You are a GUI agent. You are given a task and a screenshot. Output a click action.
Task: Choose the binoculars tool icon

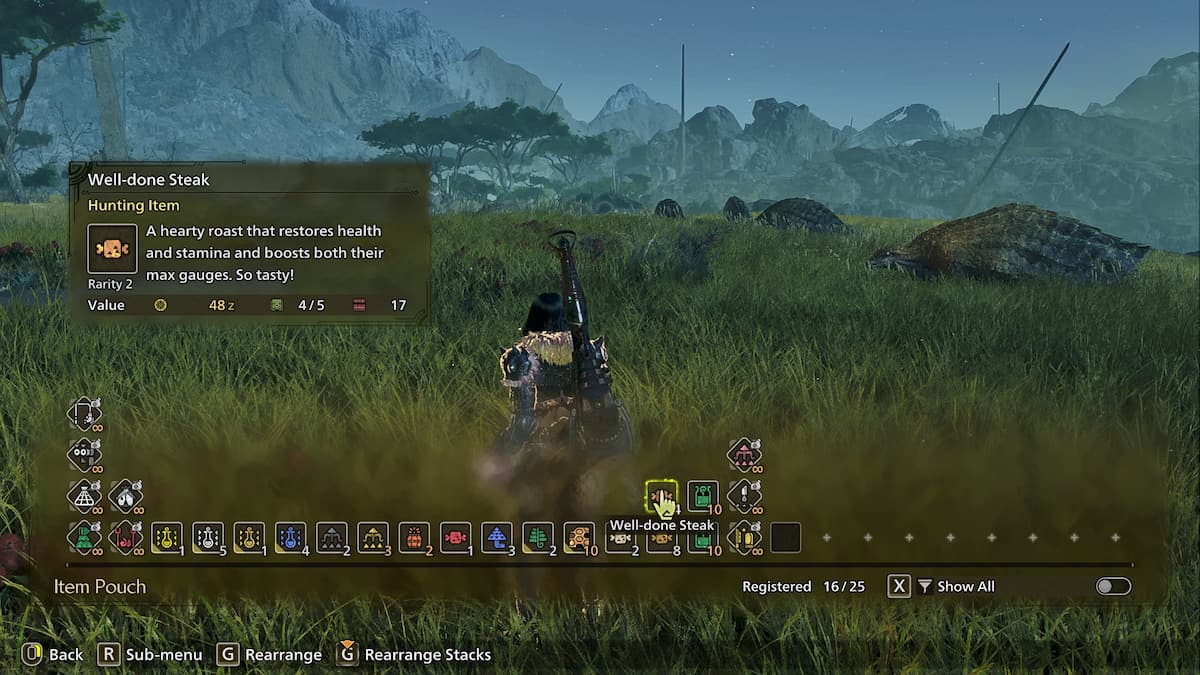[84, 454]
